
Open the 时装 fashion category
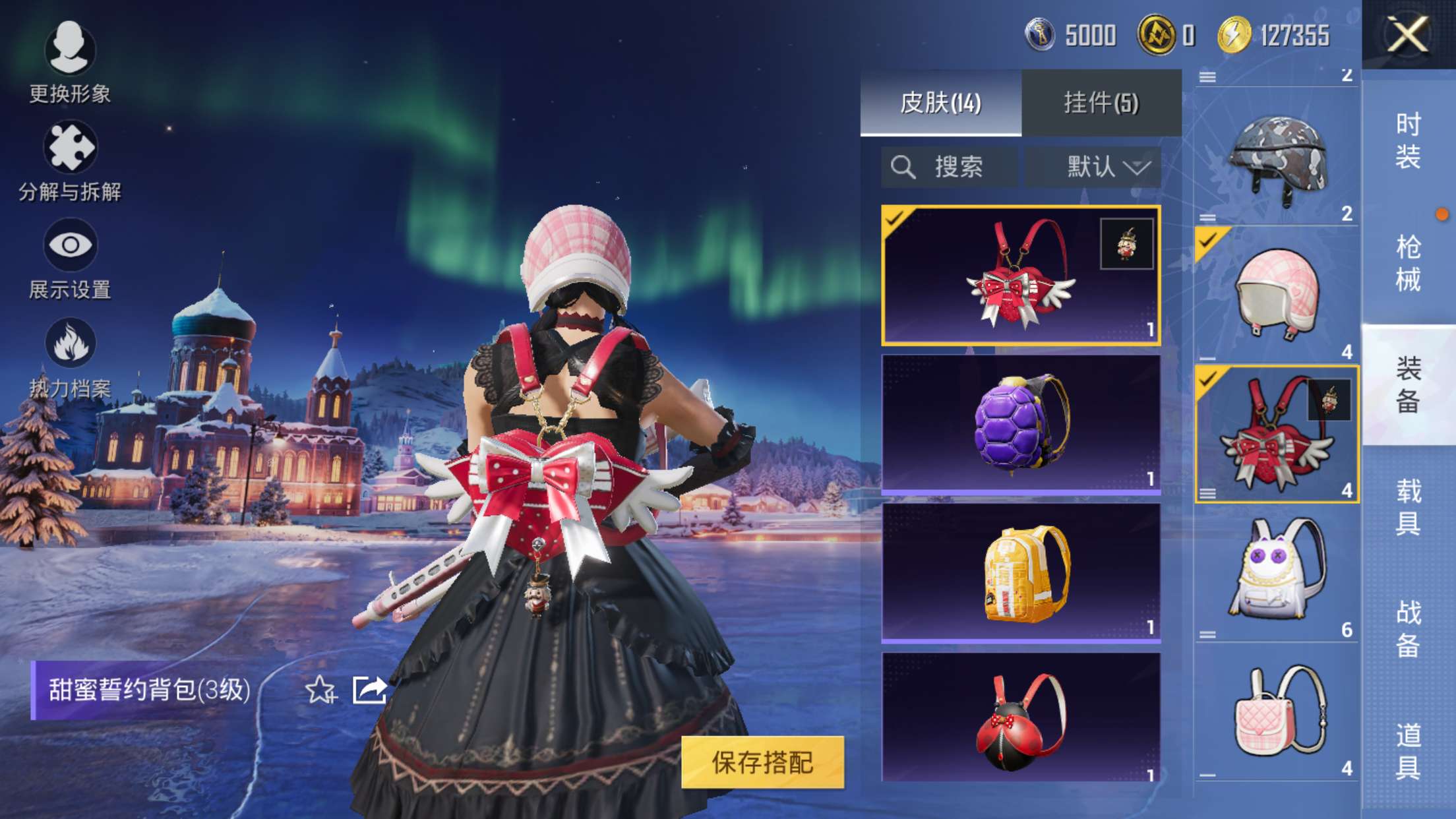click(x=1409, y=140)
